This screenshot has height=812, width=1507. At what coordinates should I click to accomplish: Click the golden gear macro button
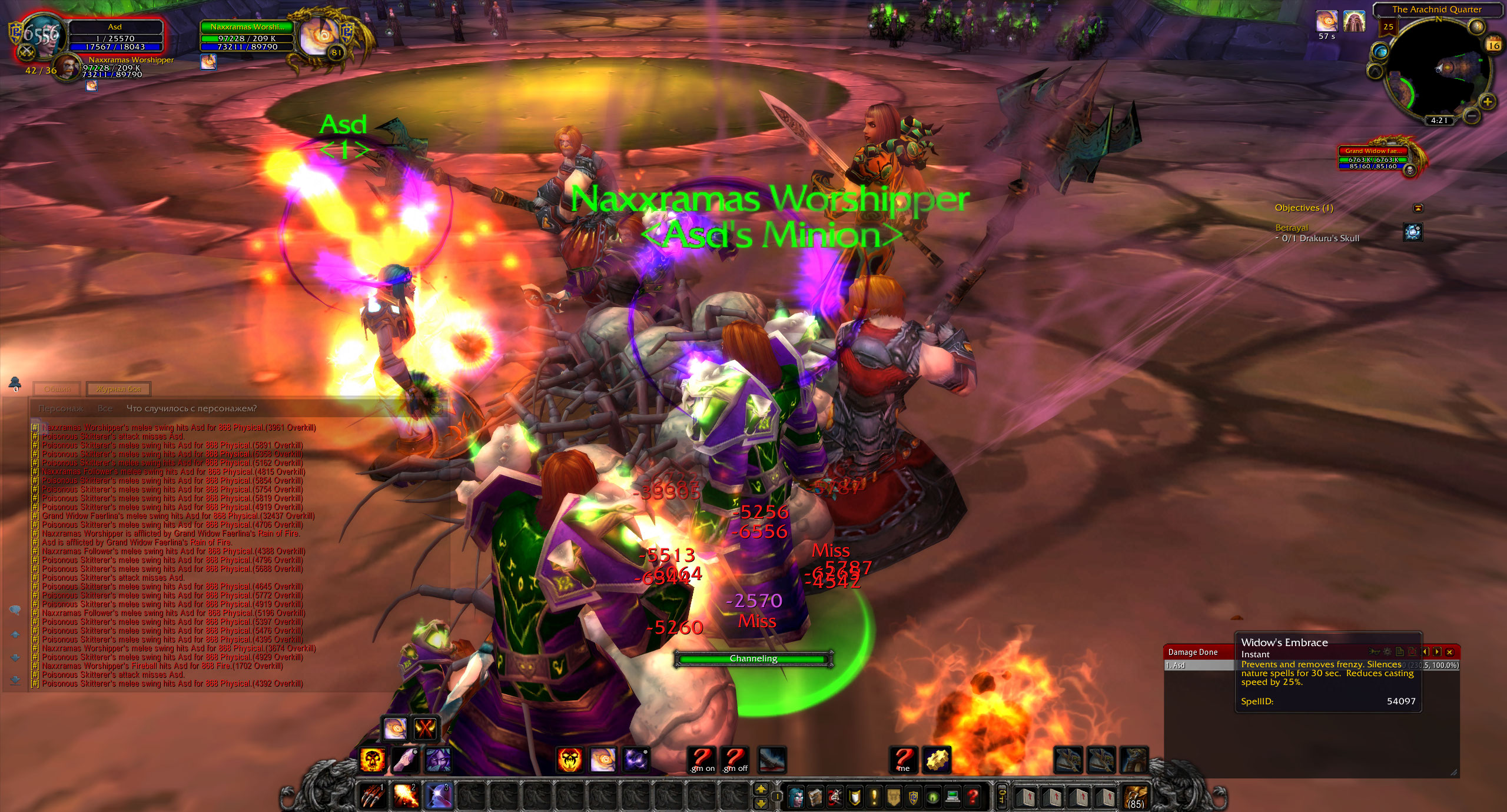coord(935,760)
